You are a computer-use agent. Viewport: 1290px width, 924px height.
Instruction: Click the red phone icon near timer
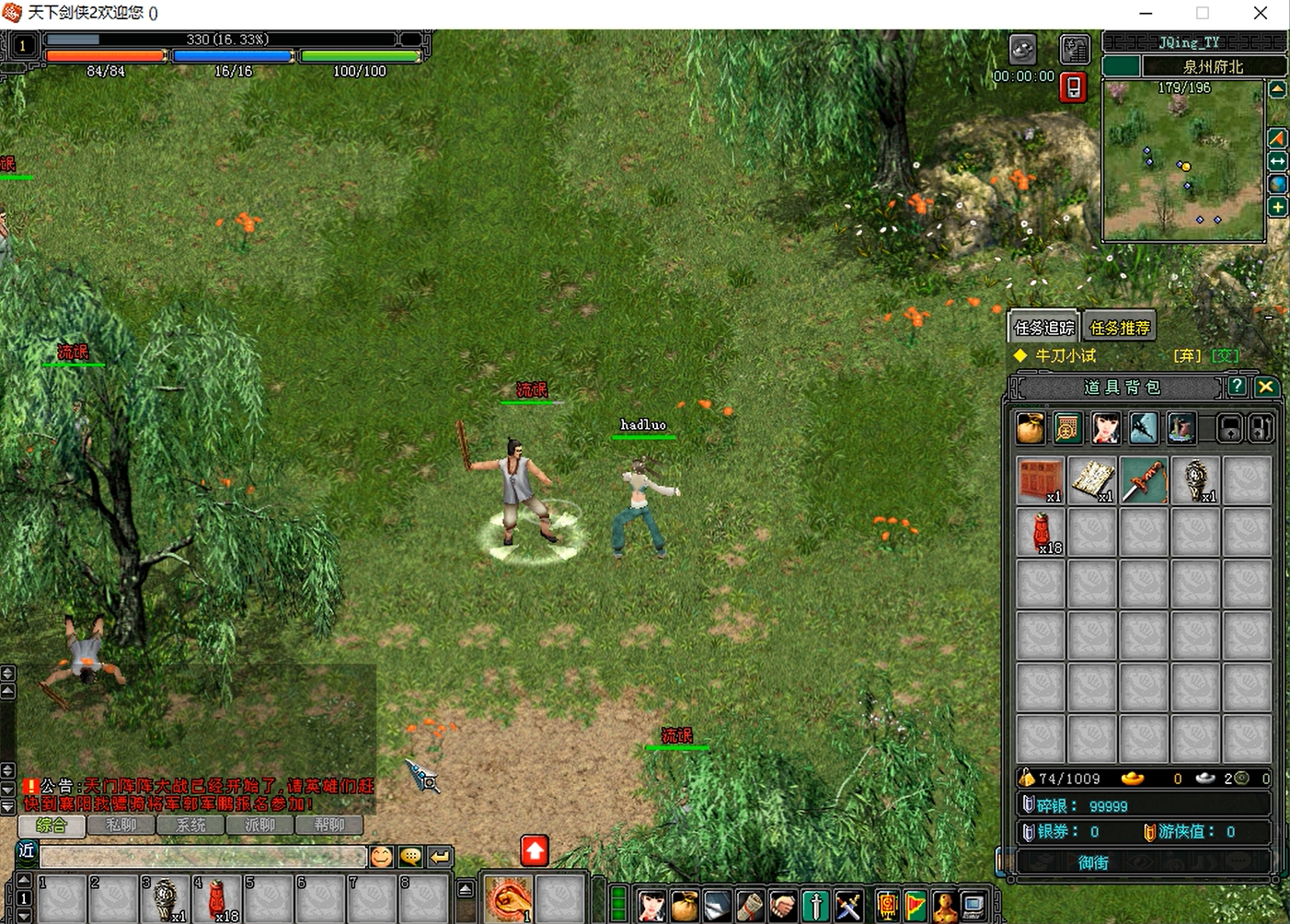1073,87
